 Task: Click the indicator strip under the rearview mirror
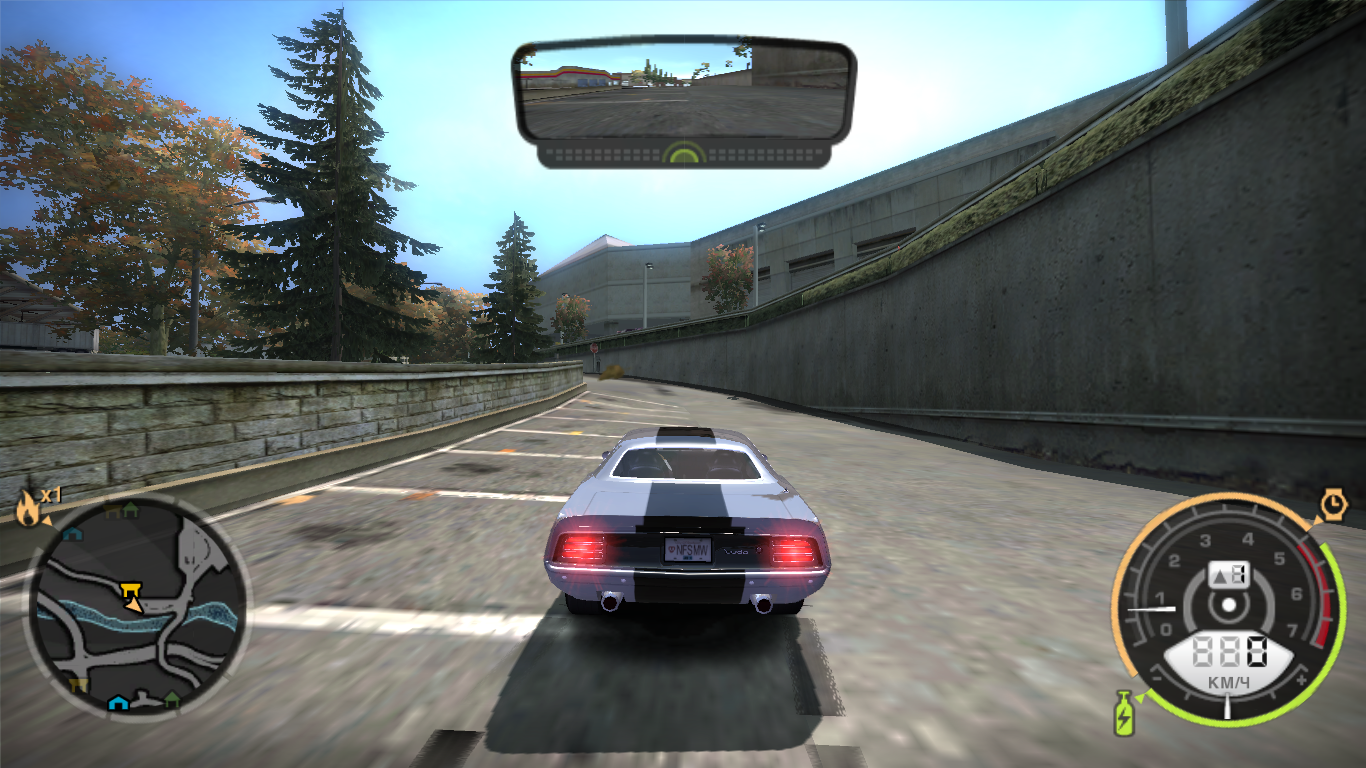coord(683,155)
